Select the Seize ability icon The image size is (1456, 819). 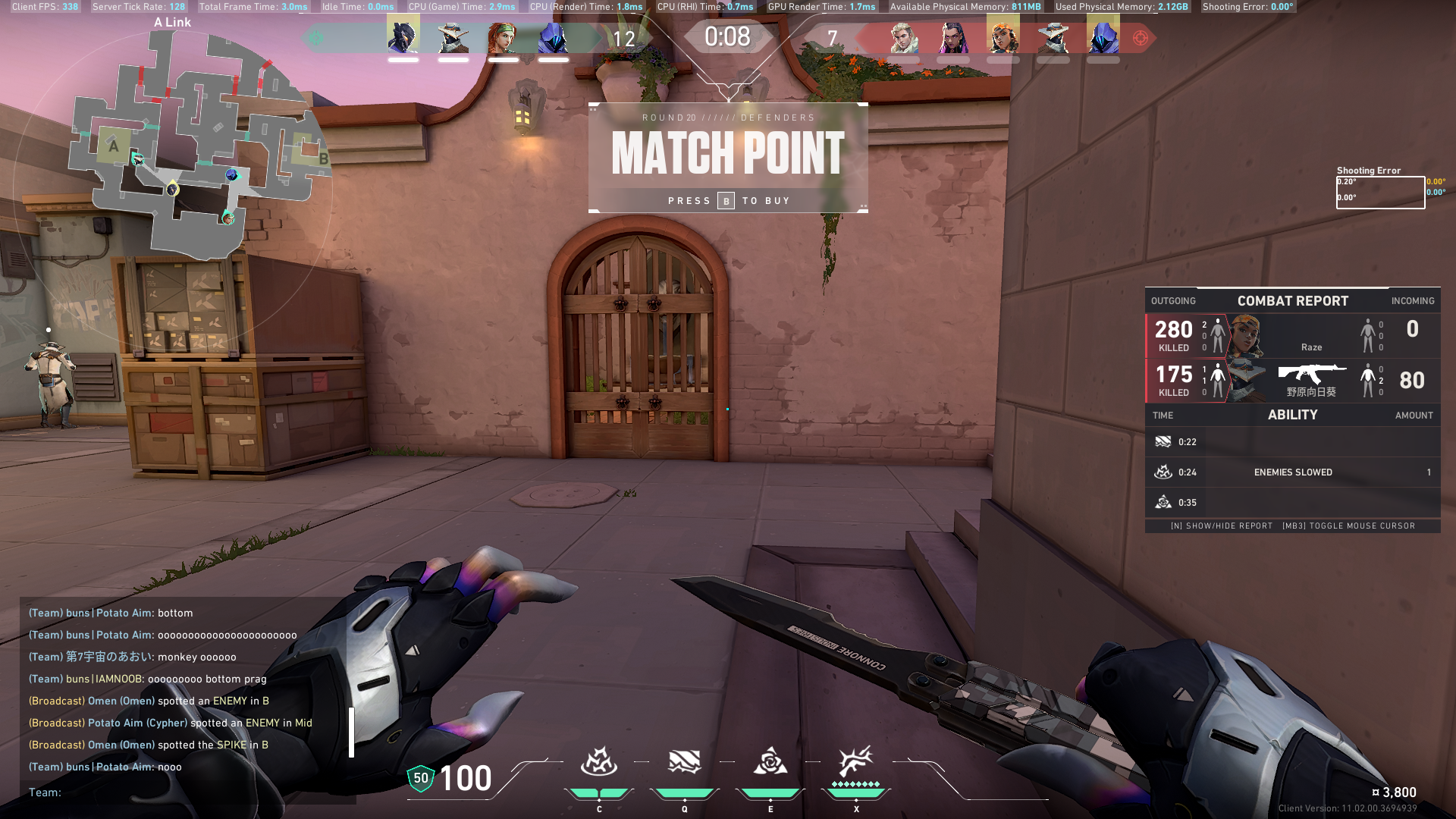tap(684, 762)
